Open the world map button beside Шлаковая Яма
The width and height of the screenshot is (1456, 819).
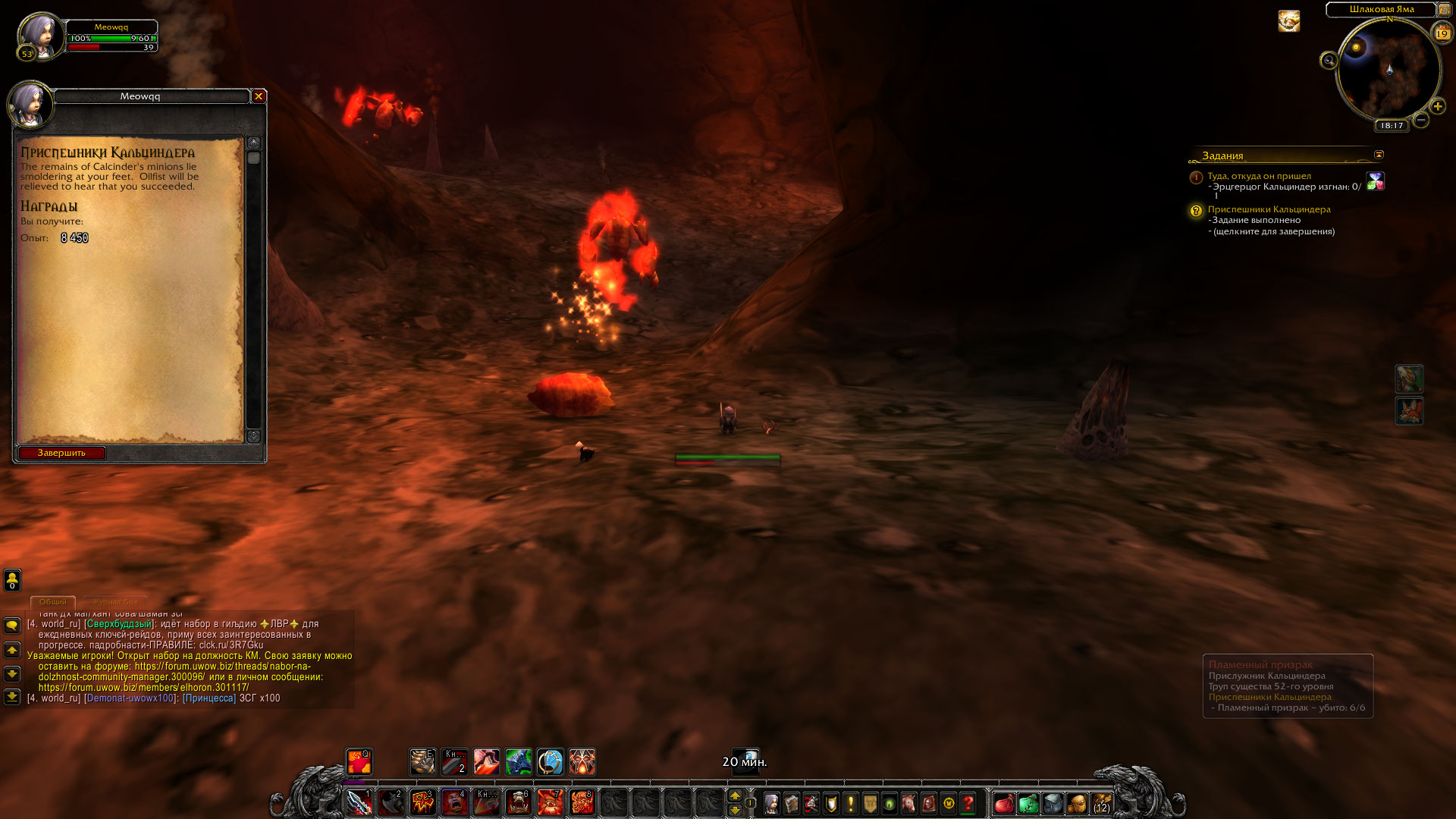click(1444, 10)
